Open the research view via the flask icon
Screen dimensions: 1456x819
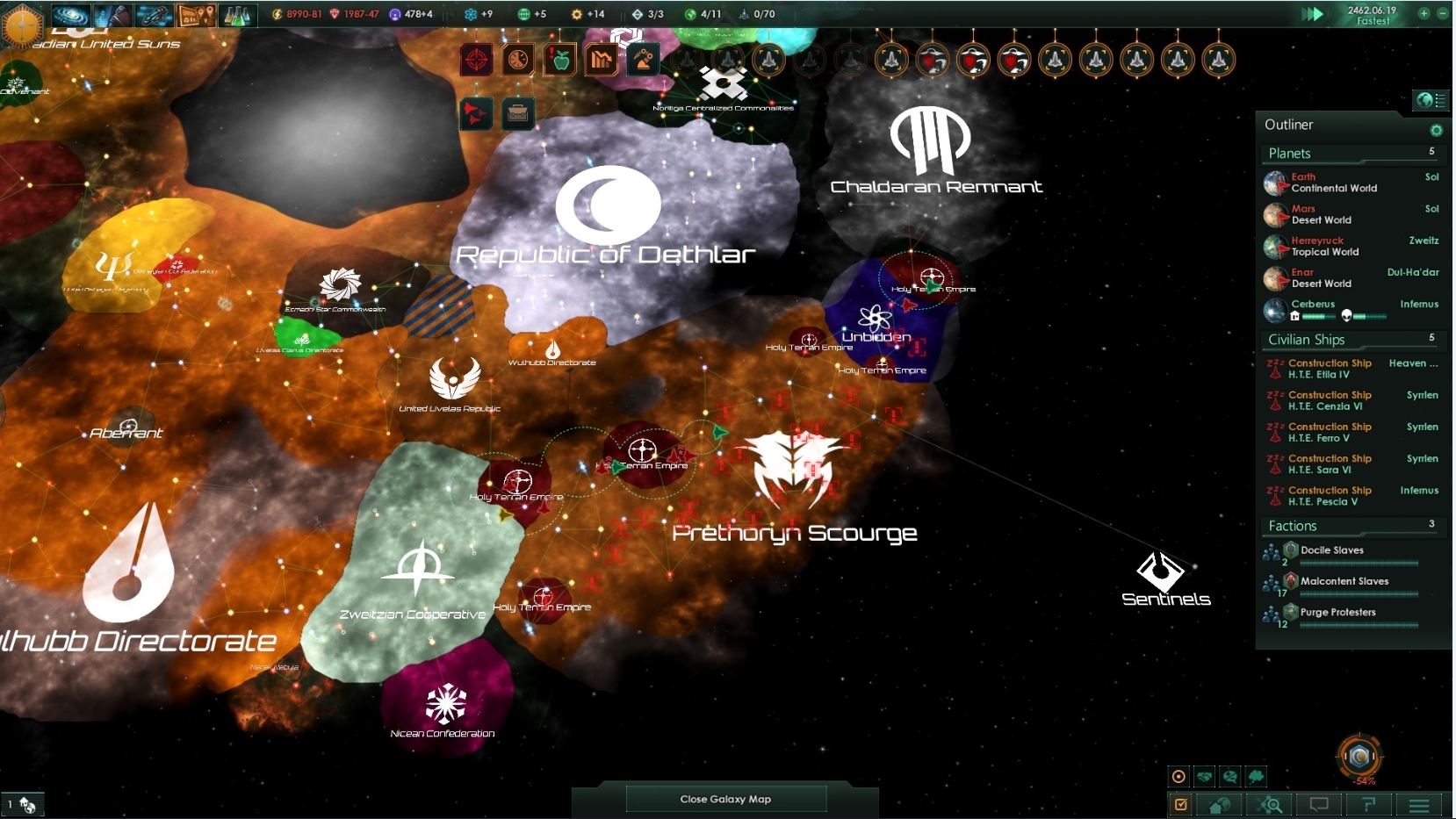tap(239, 14)
